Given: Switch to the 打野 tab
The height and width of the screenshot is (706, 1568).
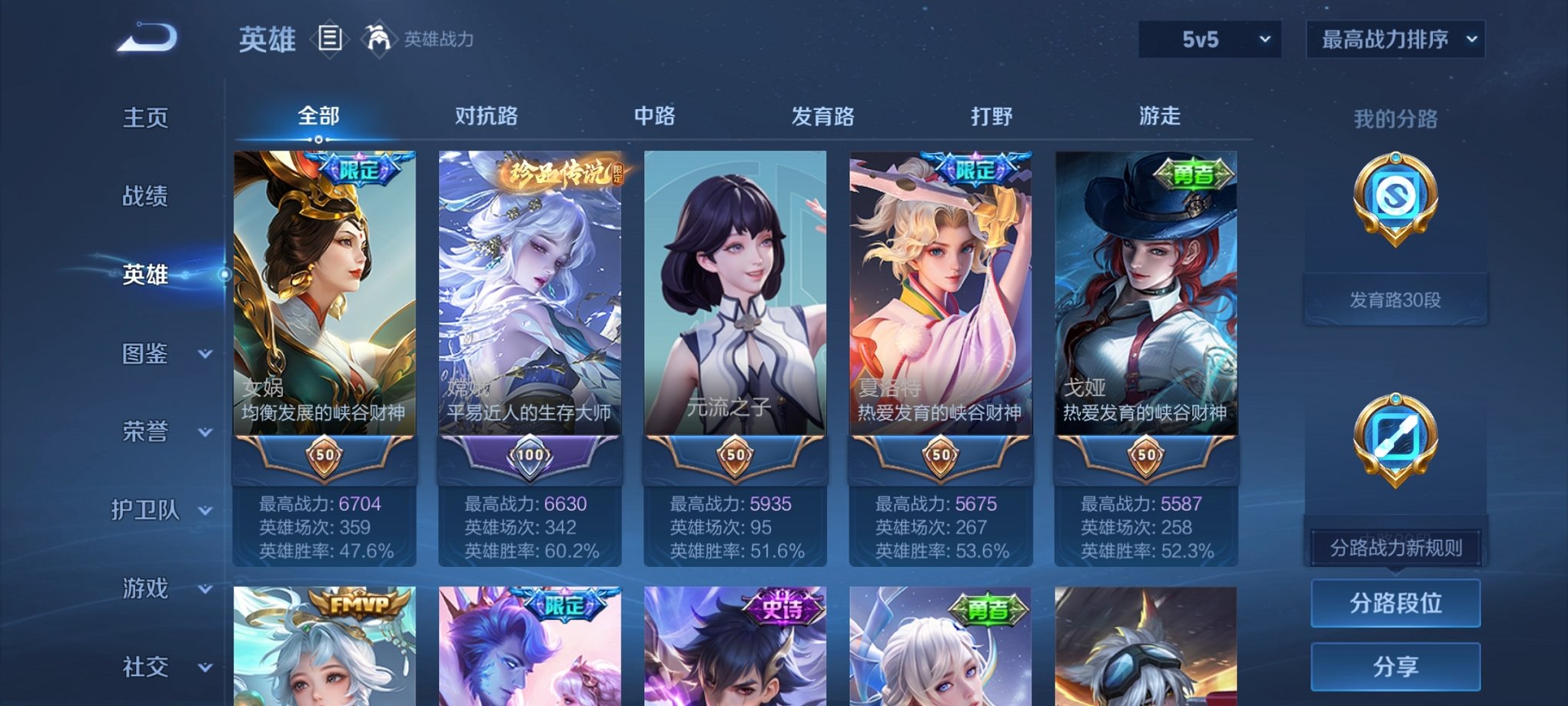Looking at the screenshot, I should click(x=991, y=114).
